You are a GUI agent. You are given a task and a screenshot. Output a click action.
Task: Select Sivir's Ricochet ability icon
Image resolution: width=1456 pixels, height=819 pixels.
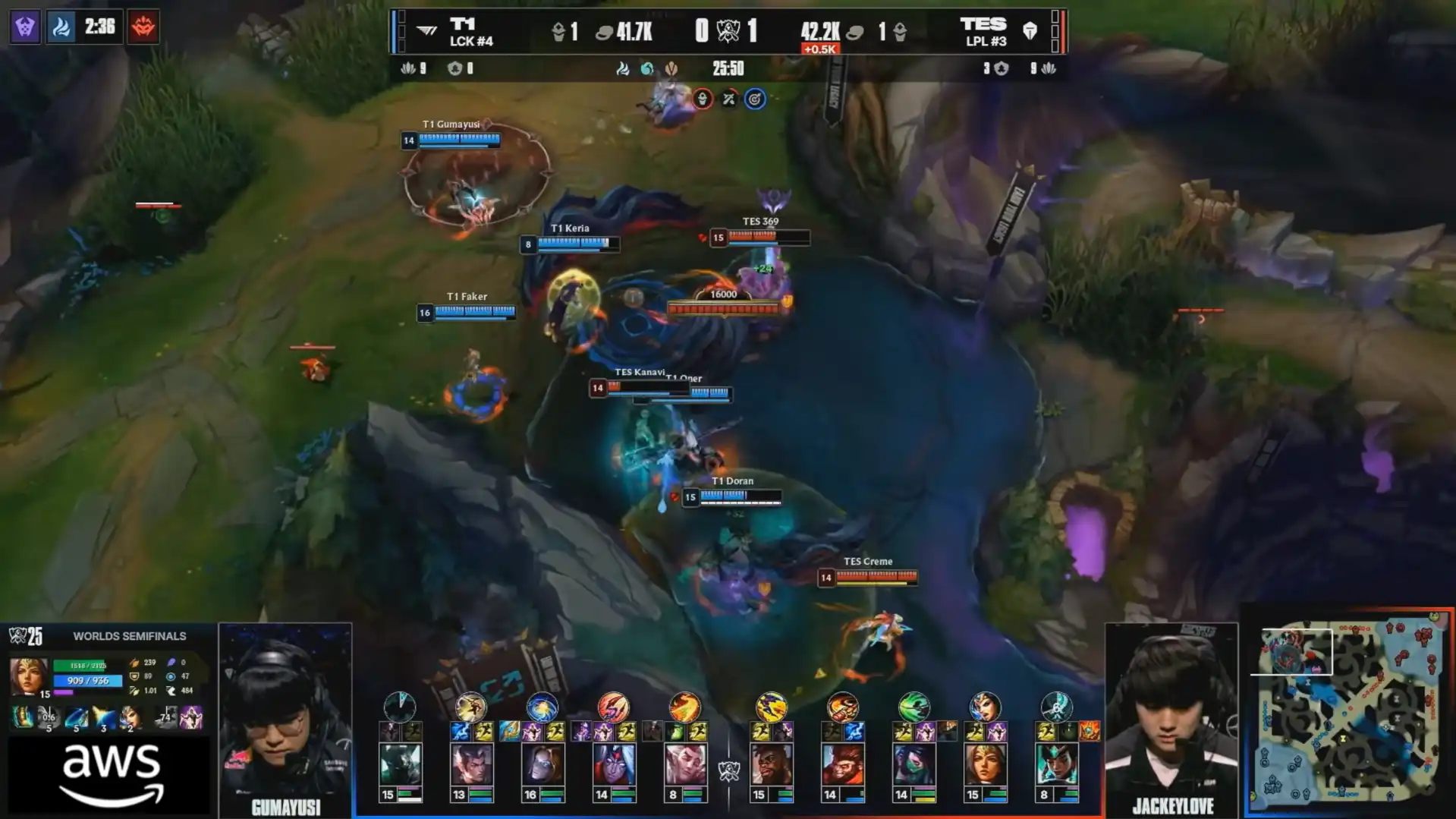[76, 717]
